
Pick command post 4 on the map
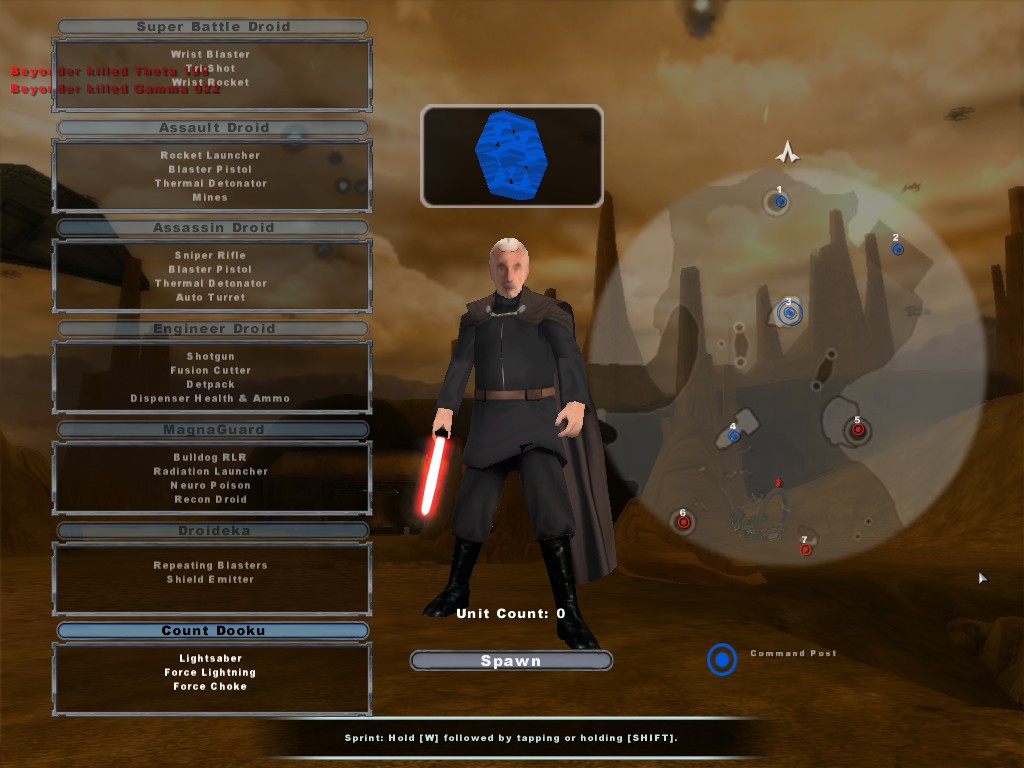click(x=734, y=436)
